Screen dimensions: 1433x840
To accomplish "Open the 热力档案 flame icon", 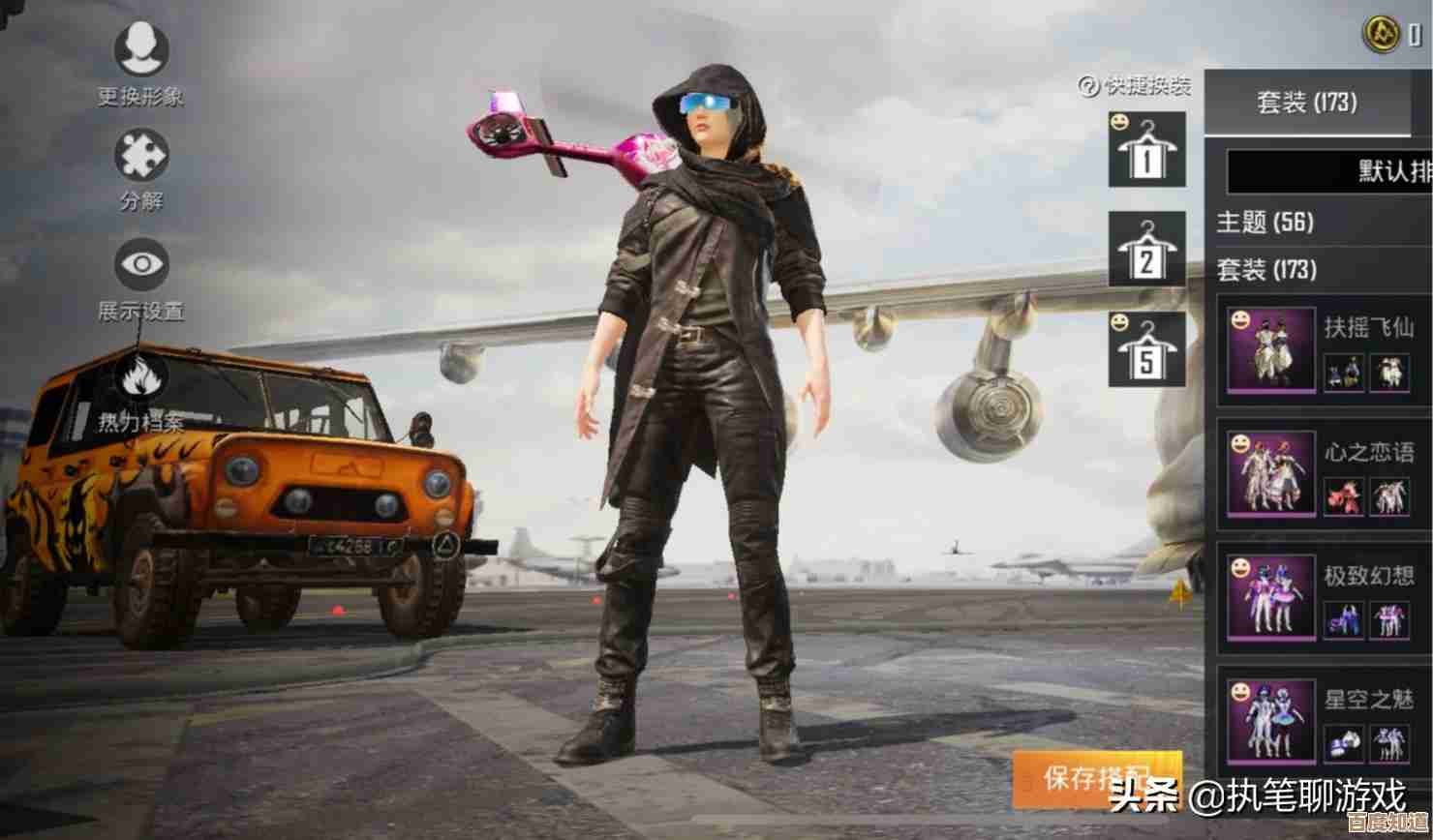I will (x=141, y=378).
